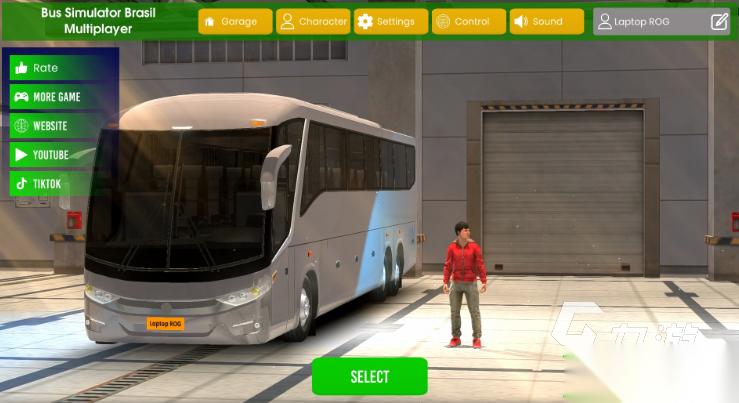The width and height of the screenshot is (739, 403).
Task: Open the Garage menu
Action: (x=235, y=21)
